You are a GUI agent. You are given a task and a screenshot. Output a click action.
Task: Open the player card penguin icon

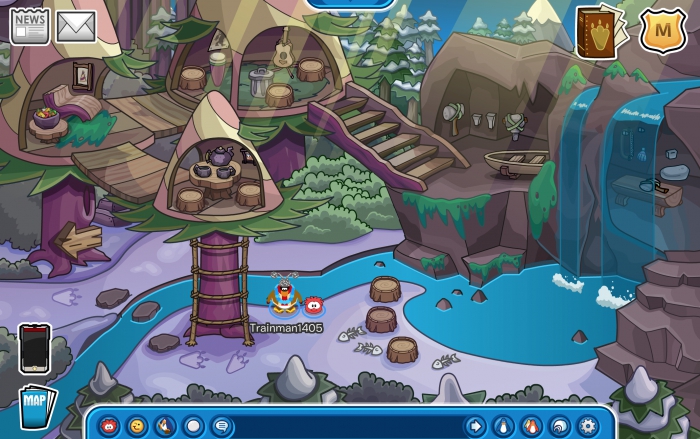tap(504, 426)
